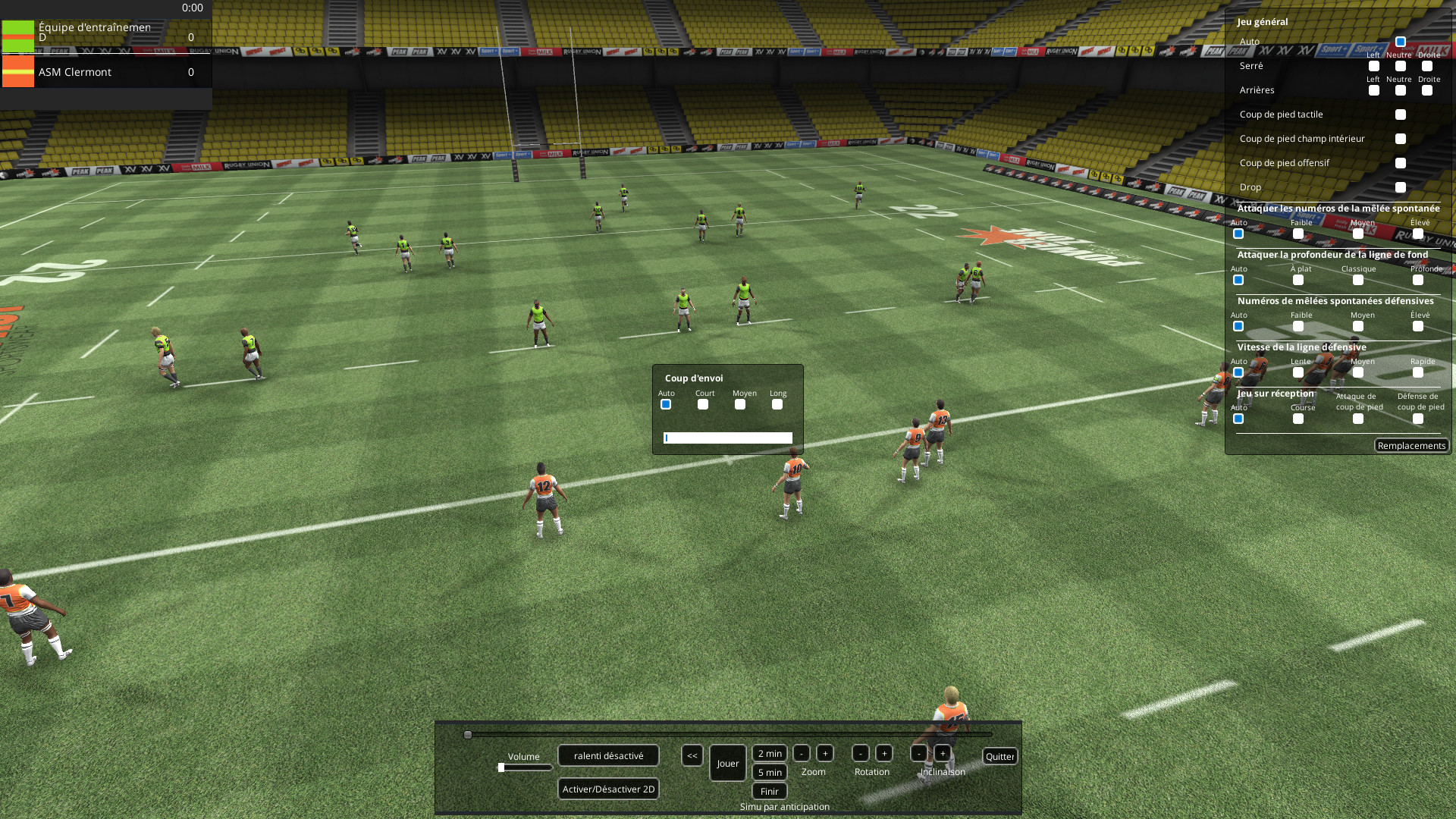1456x819 pixels.
Task: Select Rapide for Vitesse de la ligne défensive
Action: pyautogui.click(x=1417, y=372)
